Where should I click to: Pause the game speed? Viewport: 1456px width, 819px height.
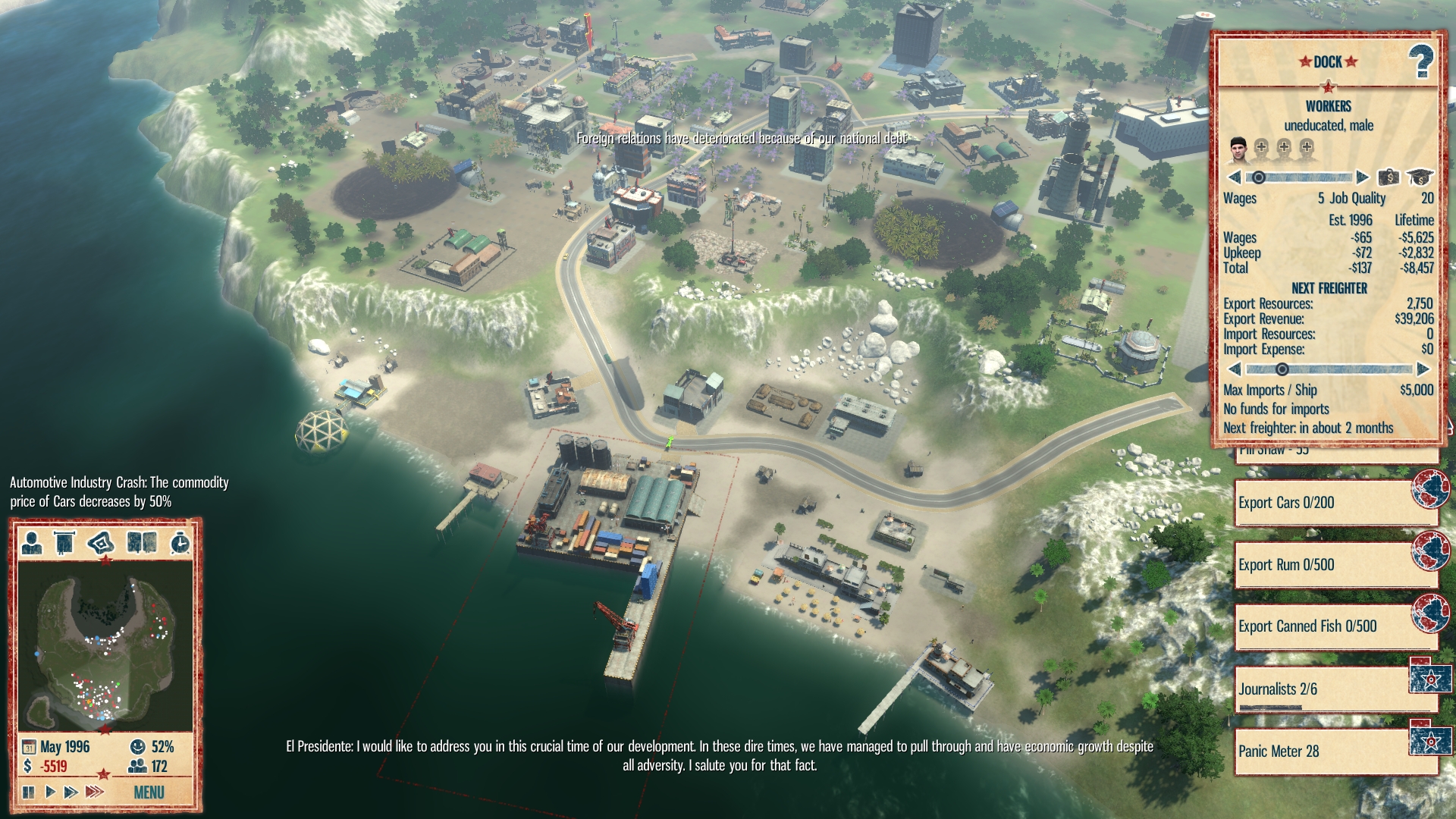click(29, 792)
